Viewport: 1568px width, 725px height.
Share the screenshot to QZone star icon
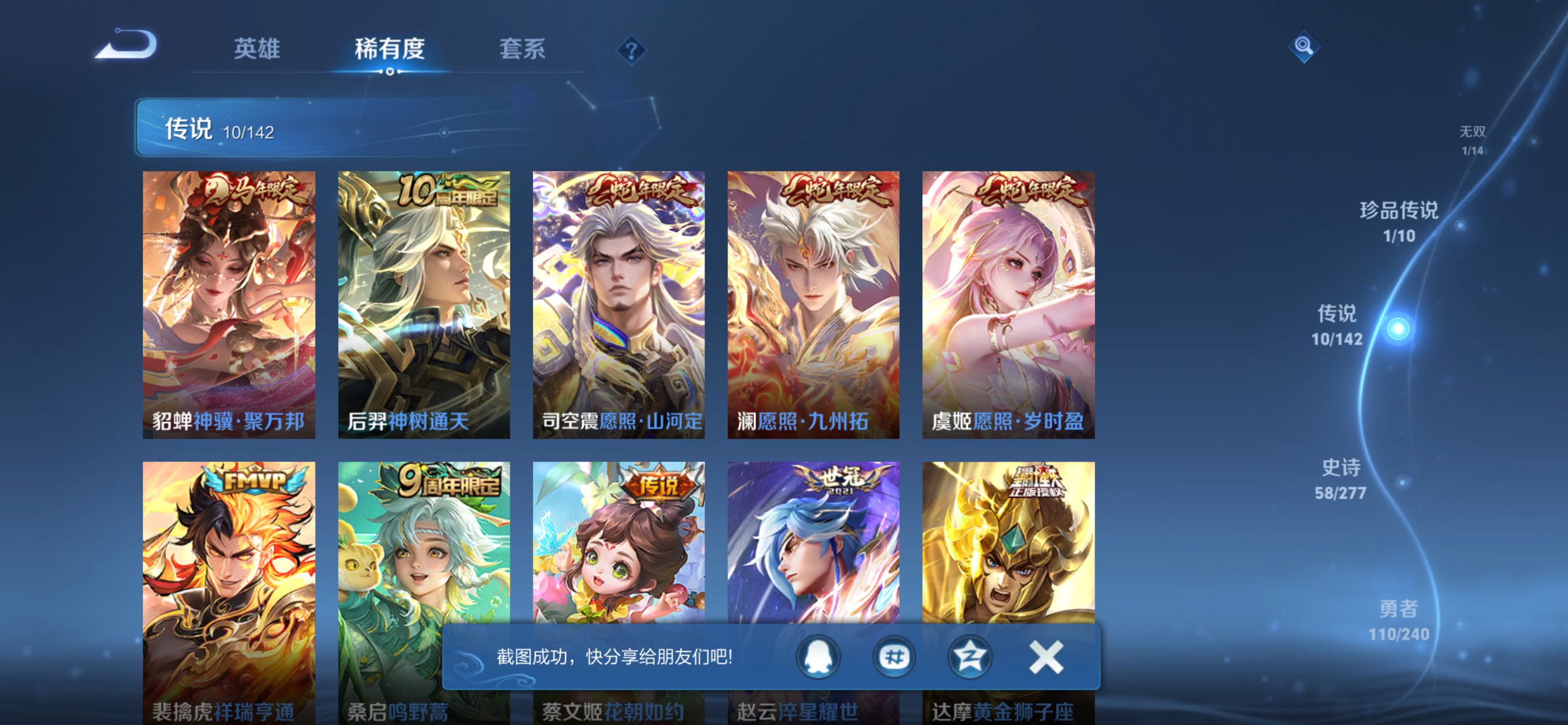coord(970,657)
